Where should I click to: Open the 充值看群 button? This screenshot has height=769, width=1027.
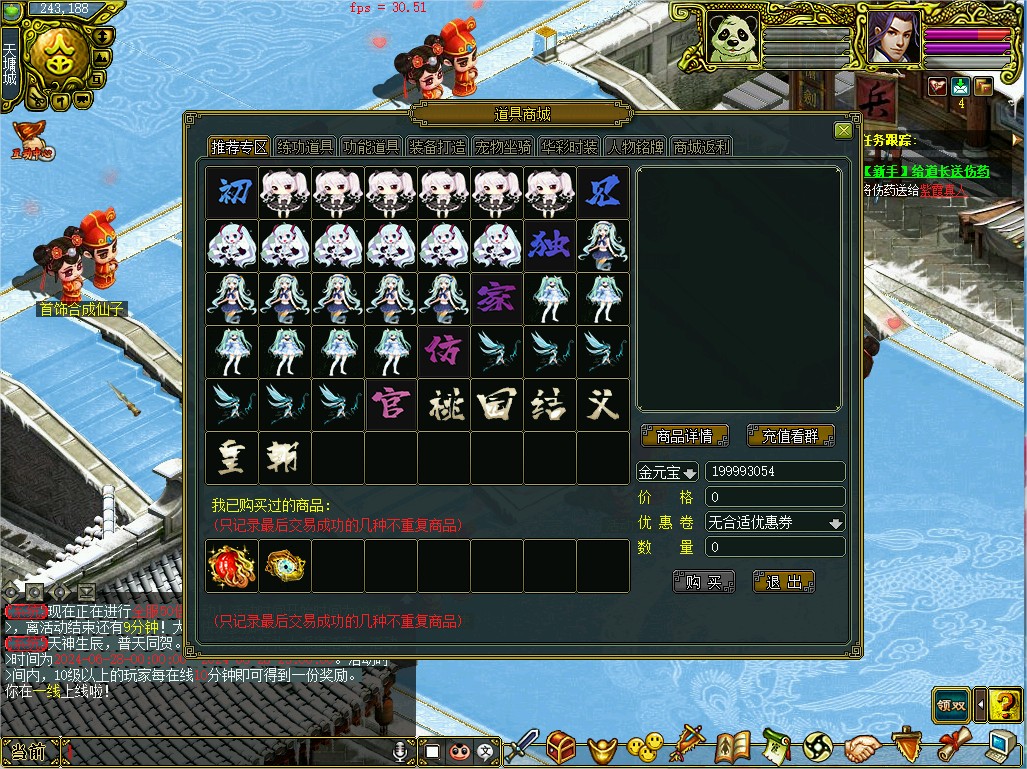point(790,436)
